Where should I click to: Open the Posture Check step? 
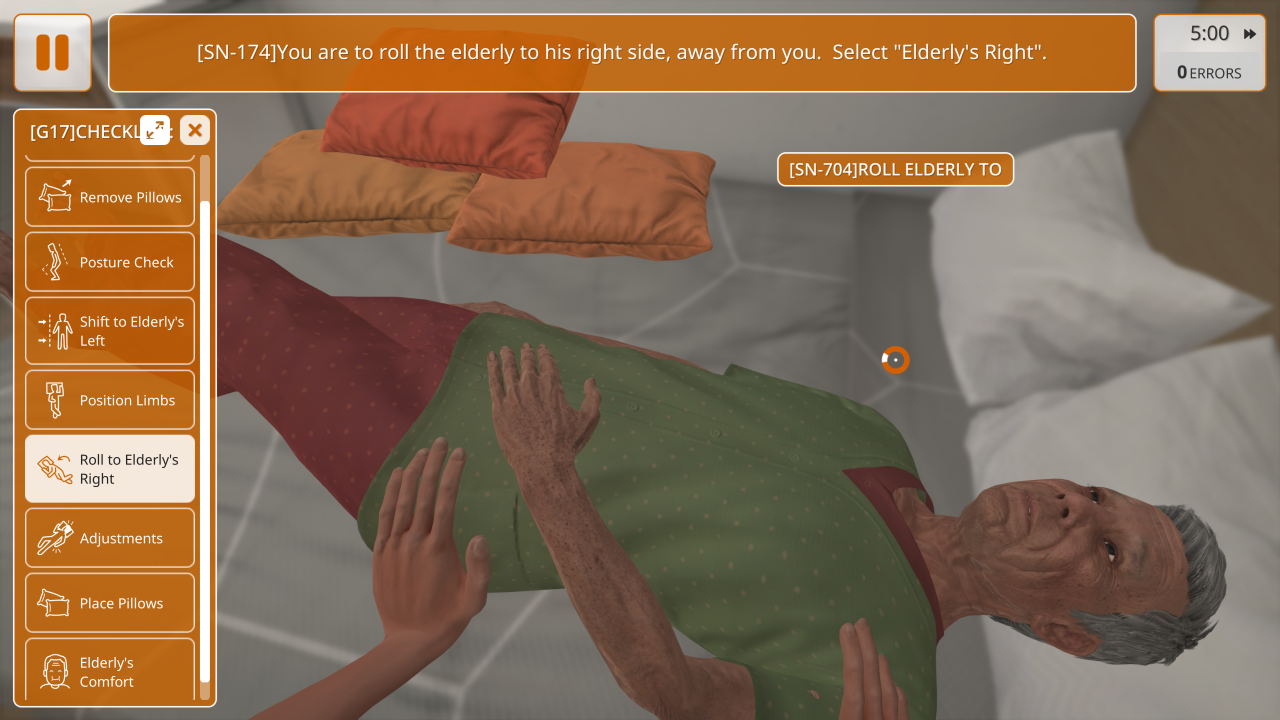pyautogui.click(x=110, y=262)
